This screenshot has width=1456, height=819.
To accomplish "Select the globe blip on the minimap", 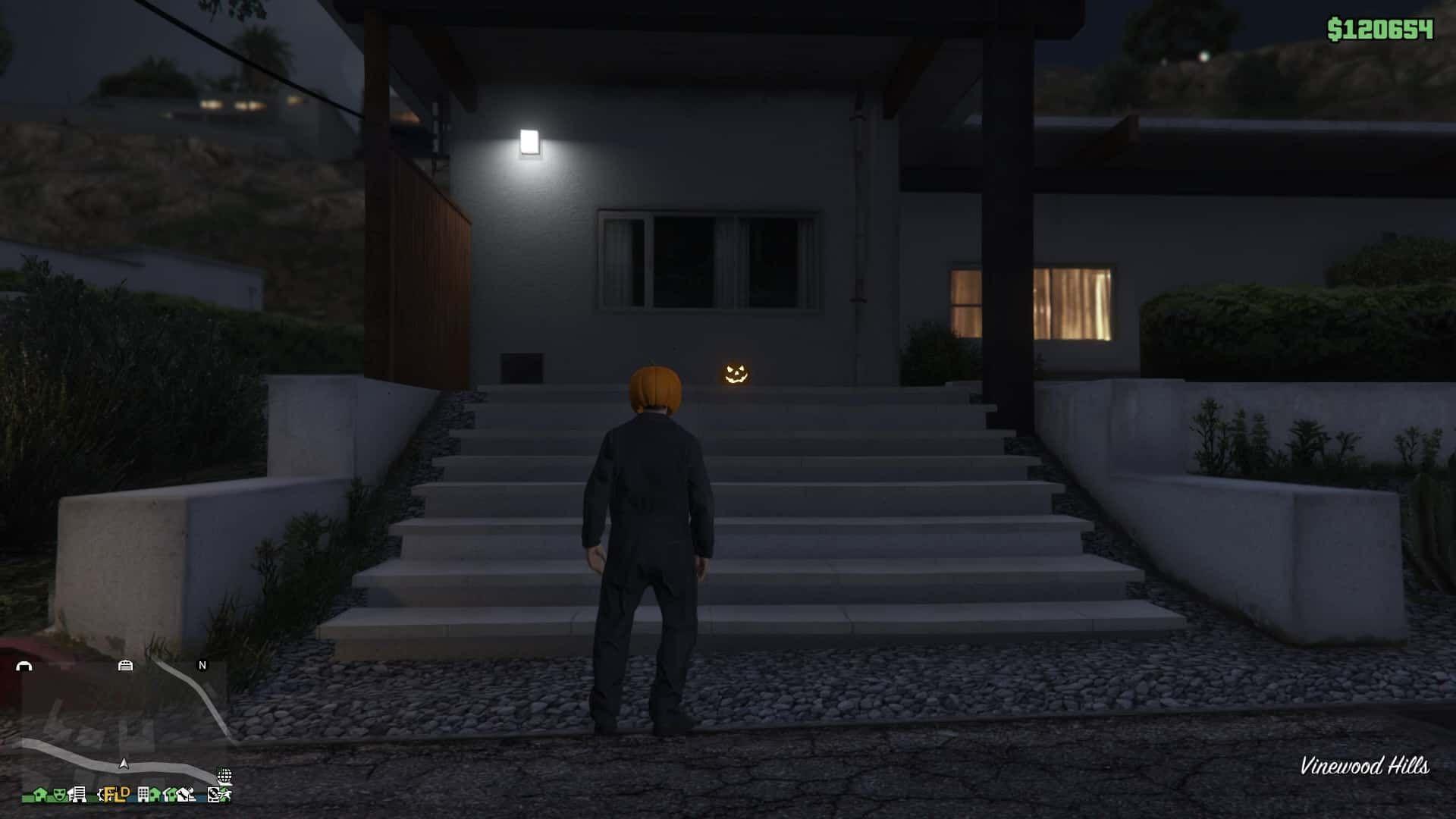I will pyautogui.click(x=224, y=776).
